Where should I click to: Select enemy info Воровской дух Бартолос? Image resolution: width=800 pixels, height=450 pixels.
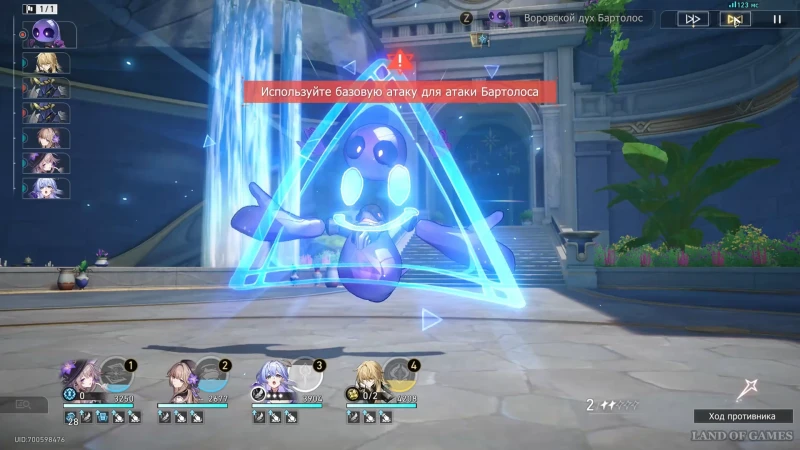[567, 18]
